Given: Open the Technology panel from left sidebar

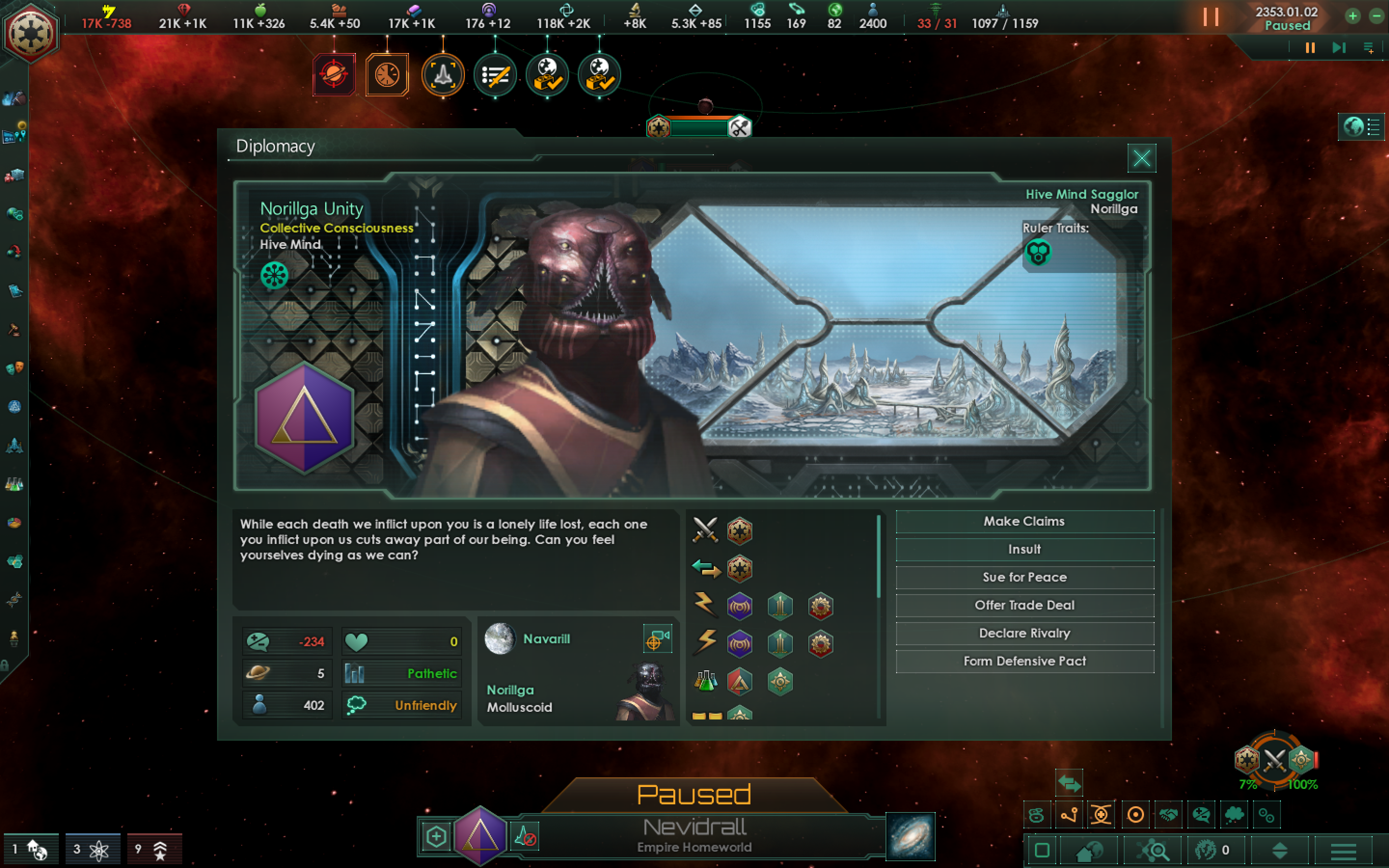Looking at the screenshot, I should 14,484.
